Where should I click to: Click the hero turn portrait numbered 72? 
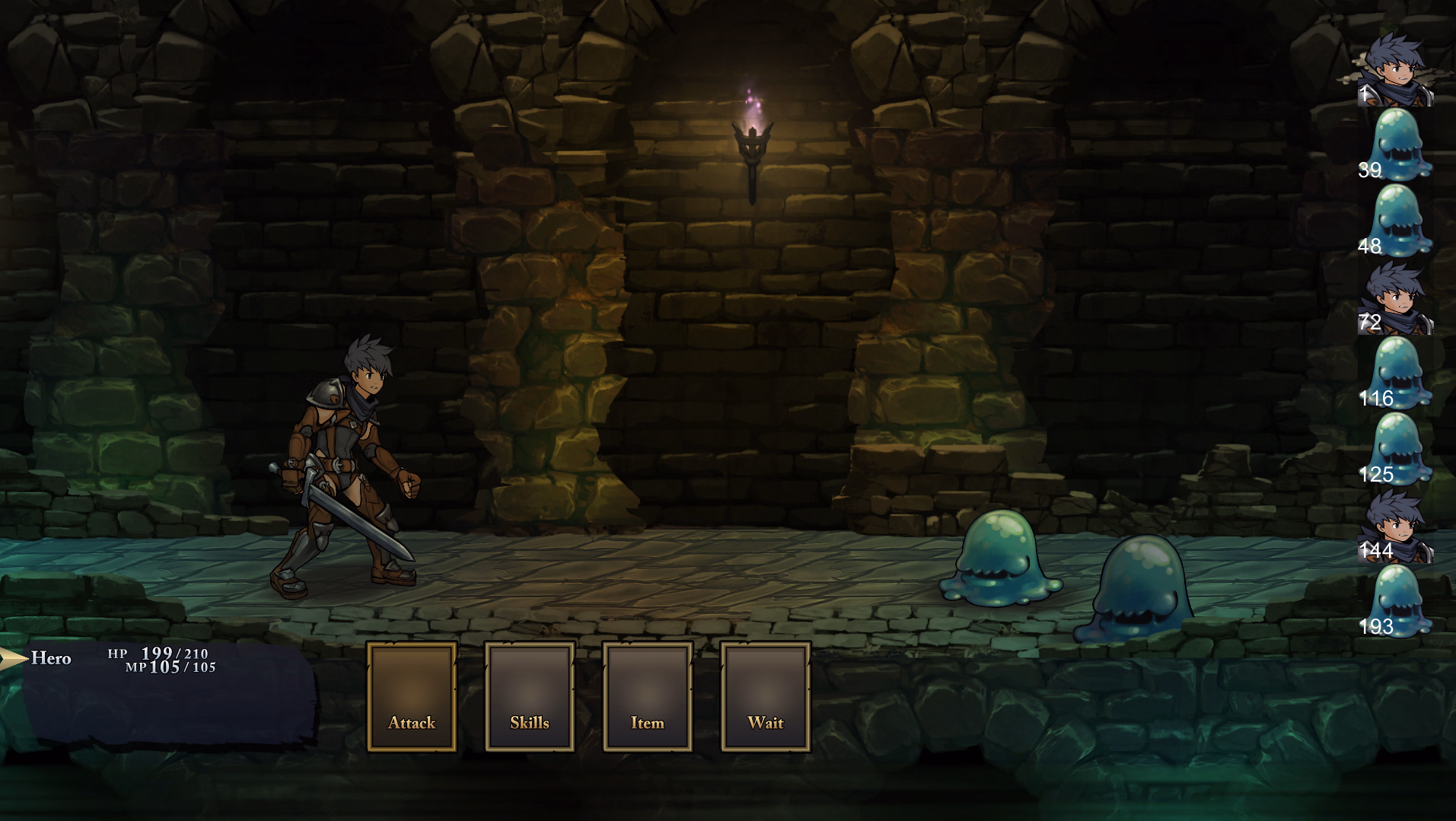tap(1396, 298)
